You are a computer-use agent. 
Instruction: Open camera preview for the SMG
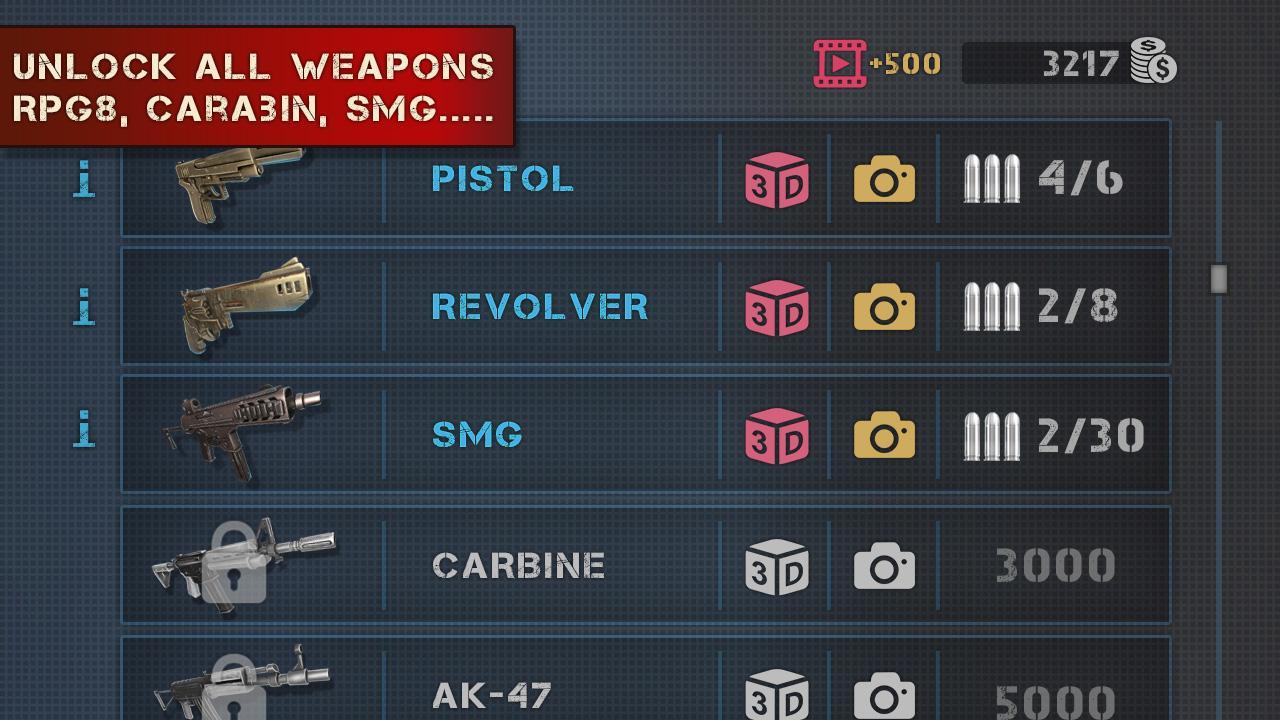(884, 434)
